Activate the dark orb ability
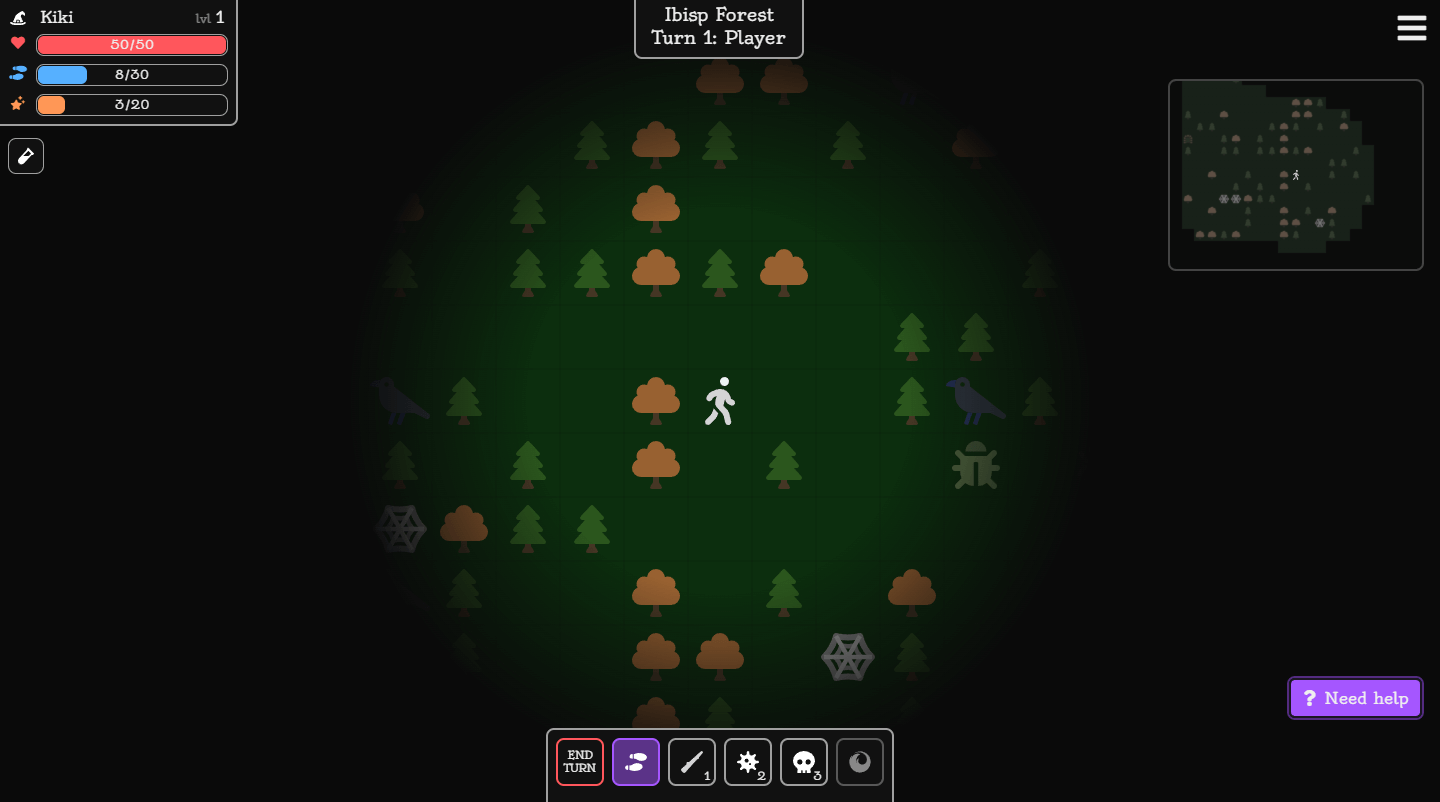 point(860,762)
